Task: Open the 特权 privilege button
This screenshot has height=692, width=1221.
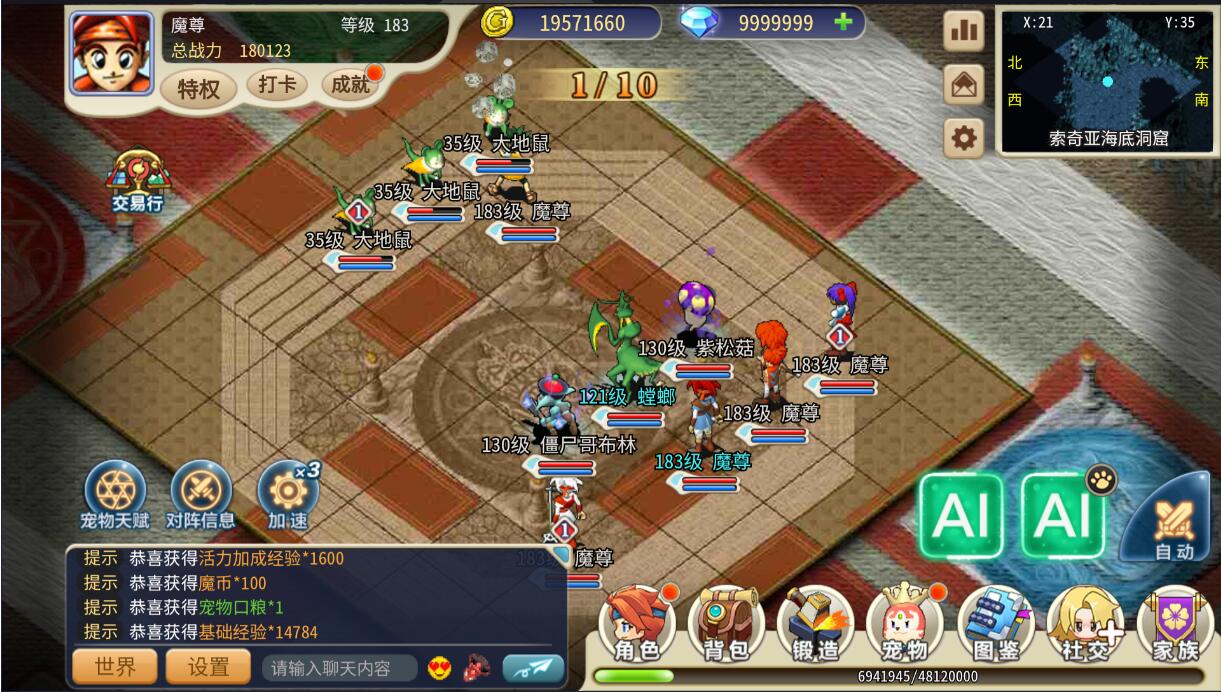Action: (x=198, y=89)
